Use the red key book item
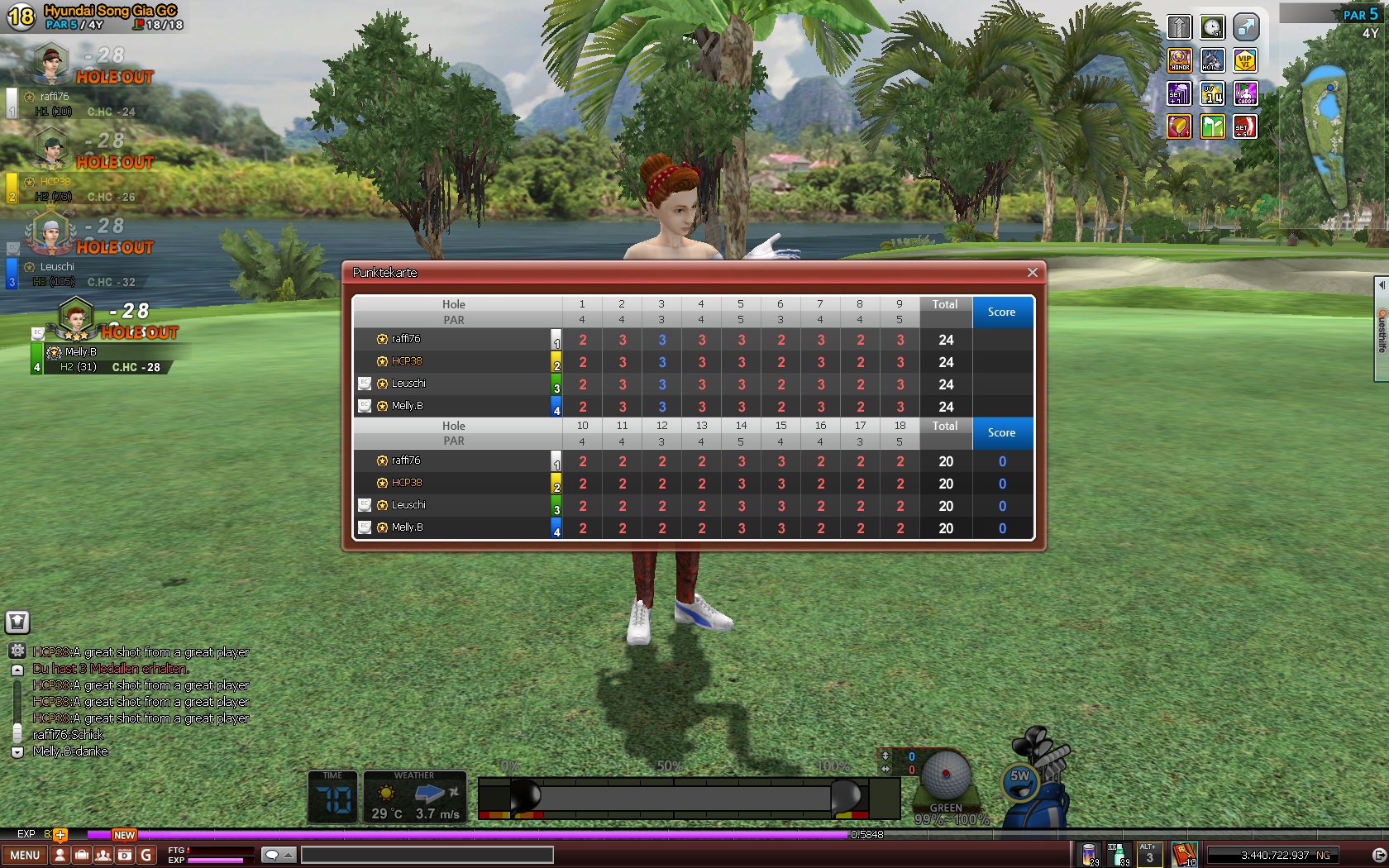 point(1184,854)
